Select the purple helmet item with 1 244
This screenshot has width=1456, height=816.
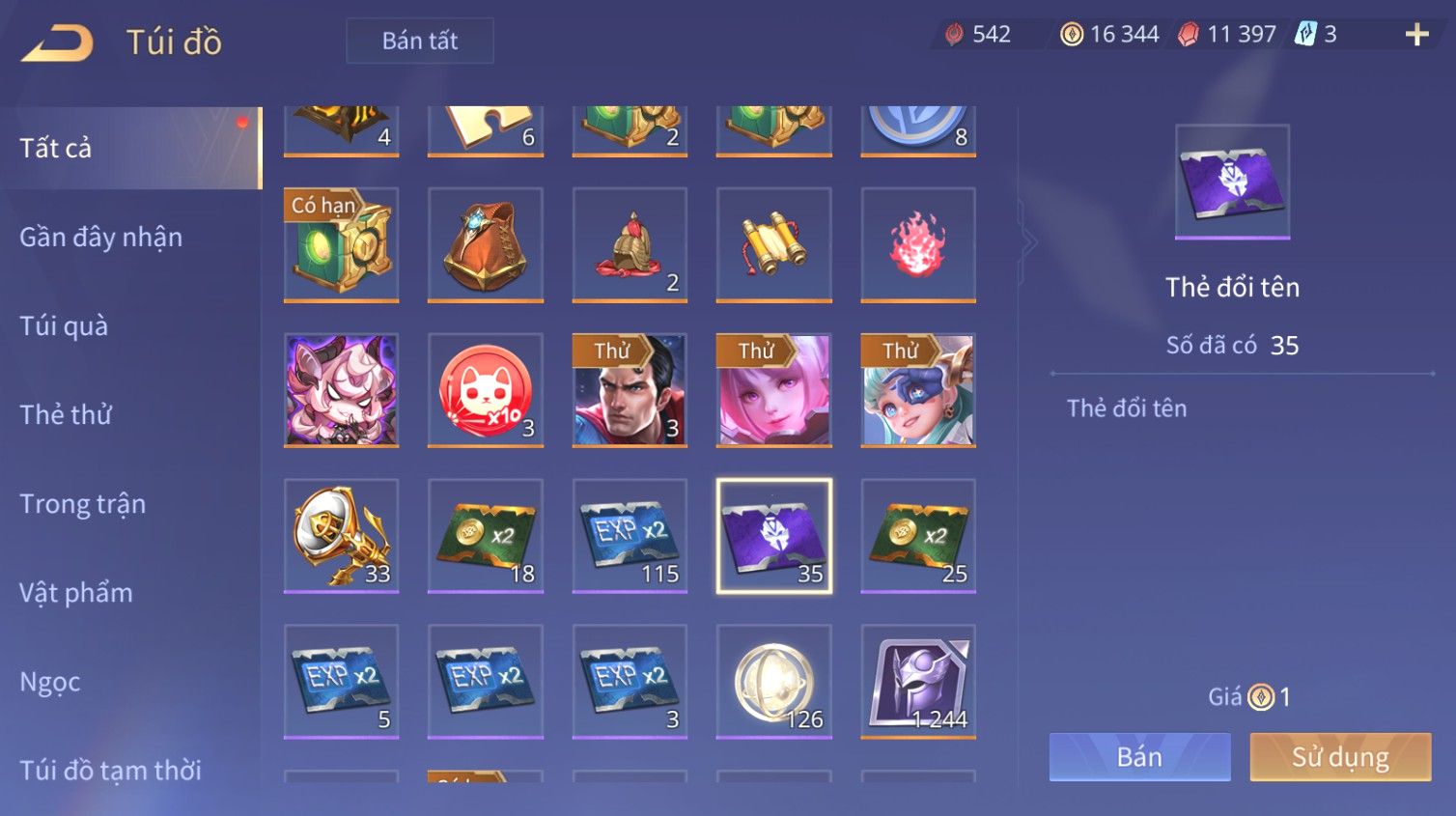pos(917,681)
